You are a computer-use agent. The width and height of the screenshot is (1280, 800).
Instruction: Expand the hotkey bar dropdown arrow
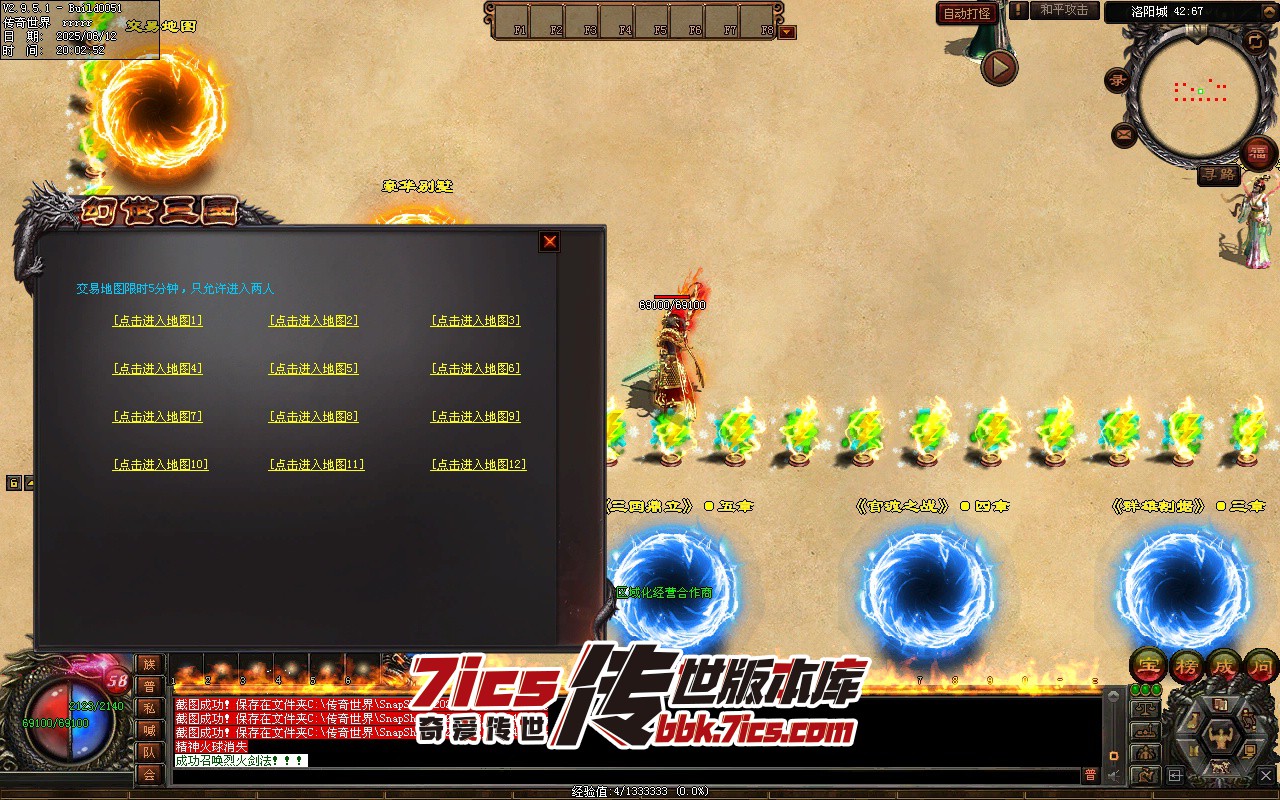click(x=787, y=32)
